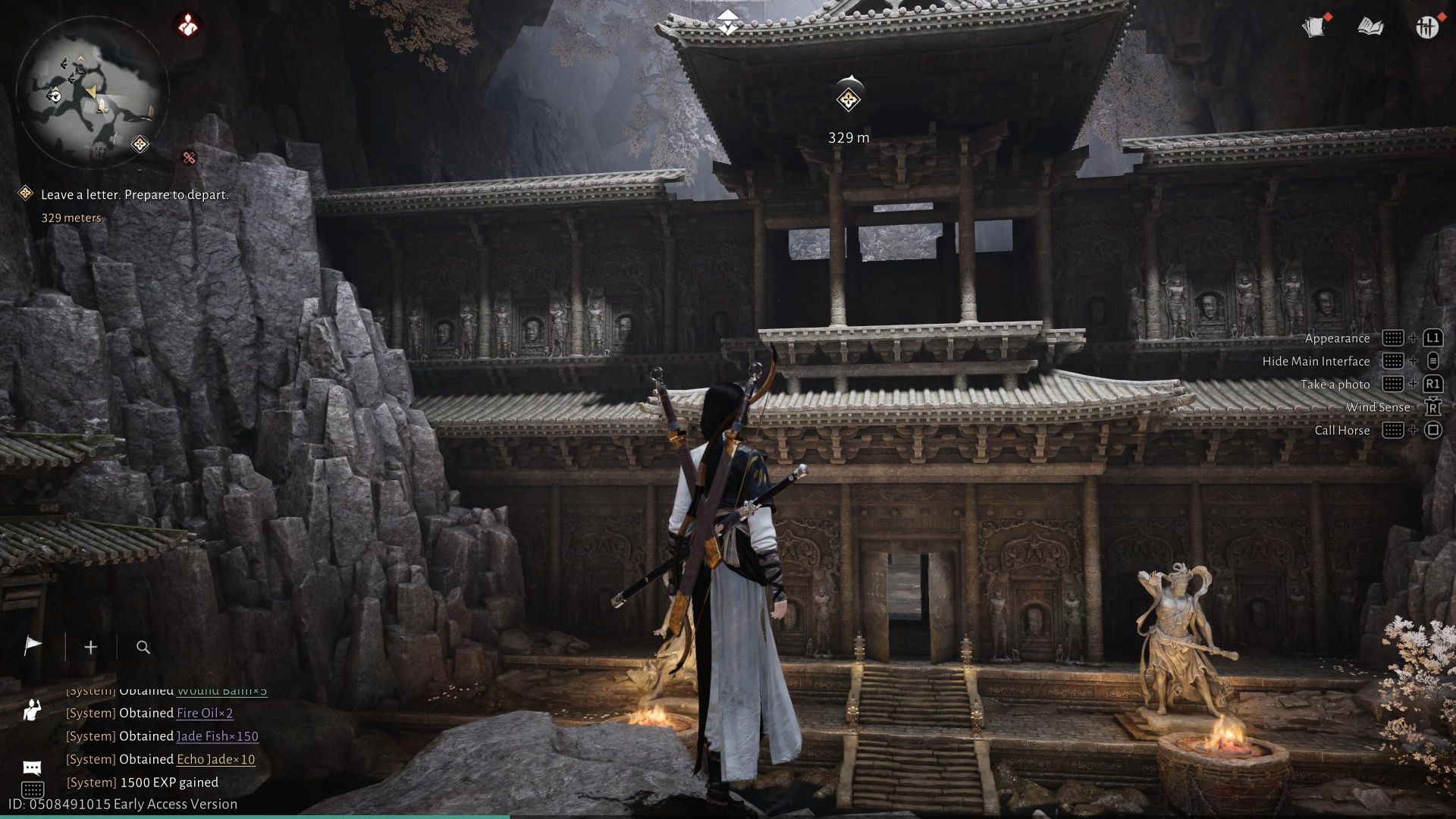The width and height of the screenshot is (1456, 819).
Task: Click the Echo Jade×10 item link
Action: click(216, 759)
